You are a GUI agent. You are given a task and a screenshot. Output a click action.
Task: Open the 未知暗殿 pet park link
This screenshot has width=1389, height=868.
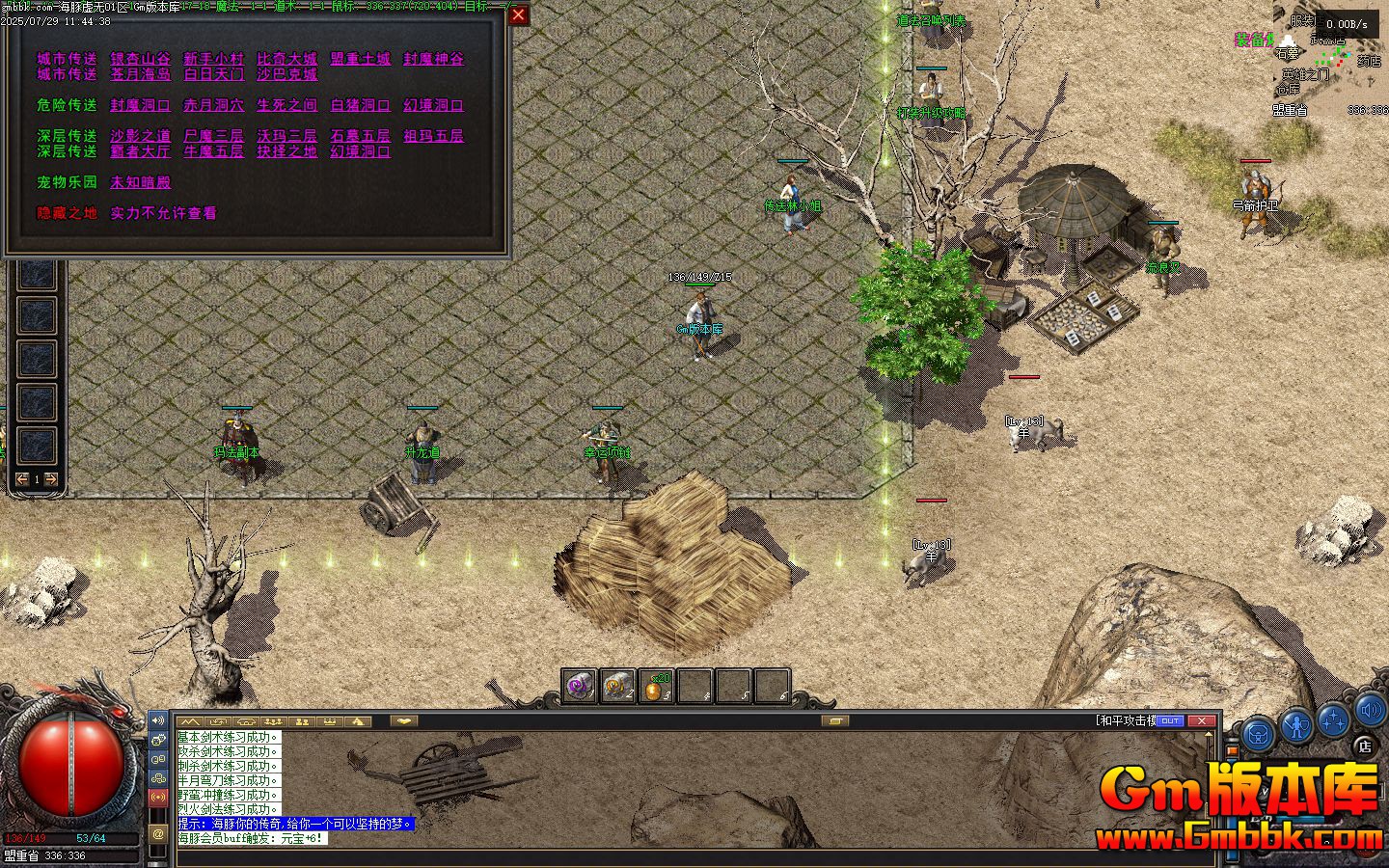click(x=140, y=182)
